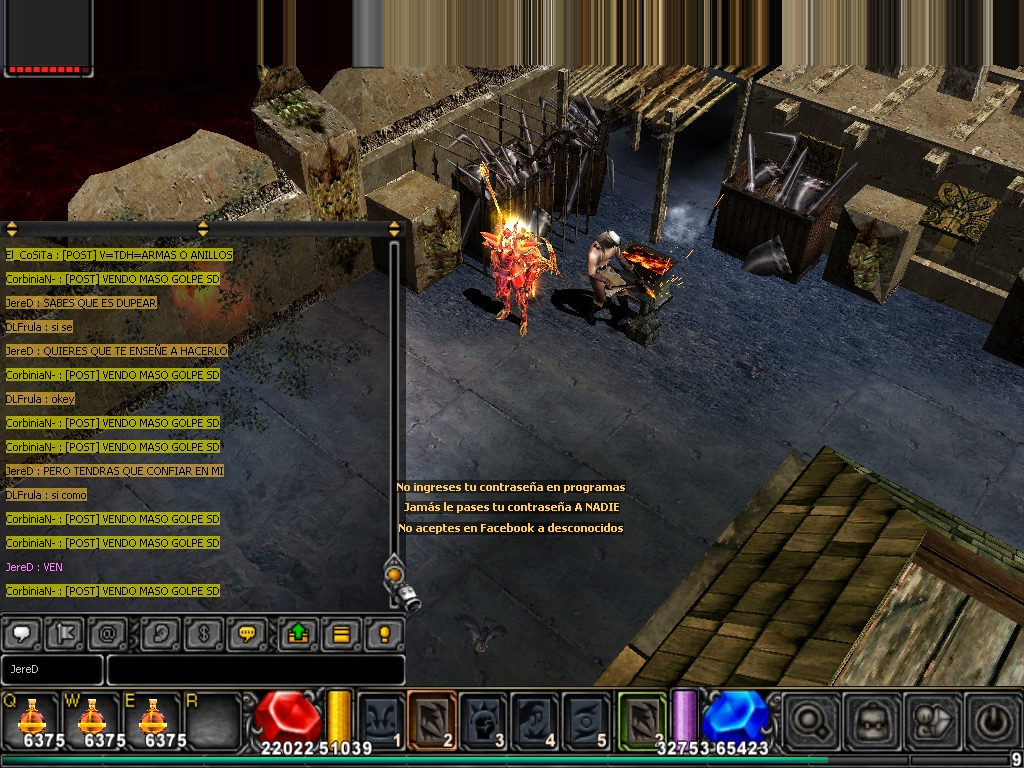Toggle the ear whisper button

pos(160,634)
